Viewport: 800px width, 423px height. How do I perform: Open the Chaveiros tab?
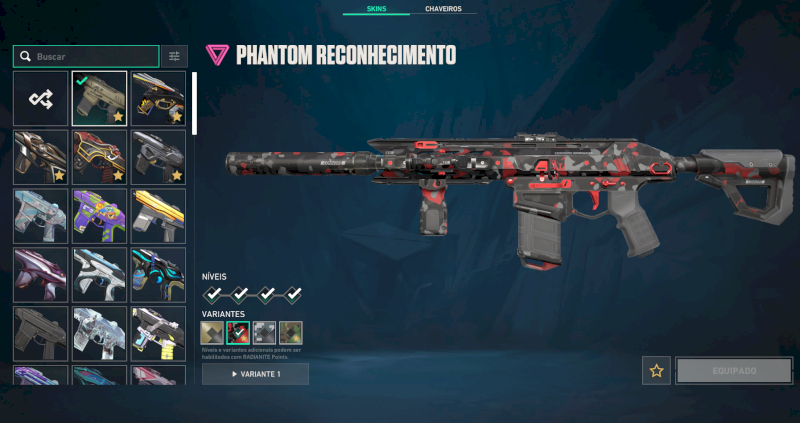point(443,8)
